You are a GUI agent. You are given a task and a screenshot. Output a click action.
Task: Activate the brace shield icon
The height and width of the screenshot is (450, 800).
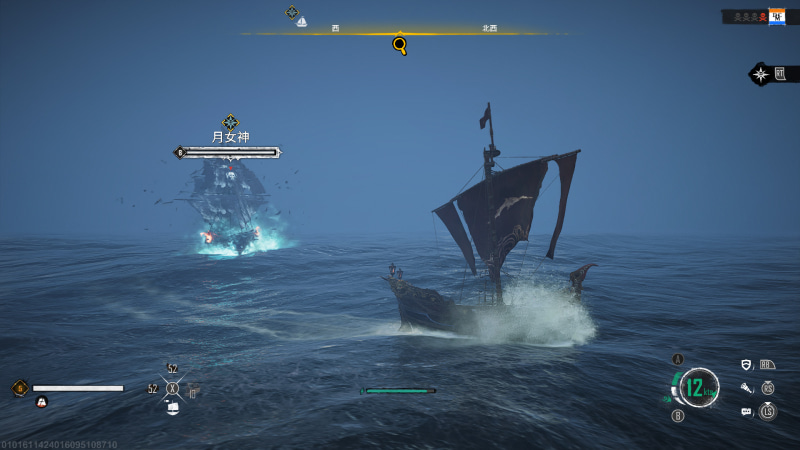pyautogui.click(x=746, y=365)
